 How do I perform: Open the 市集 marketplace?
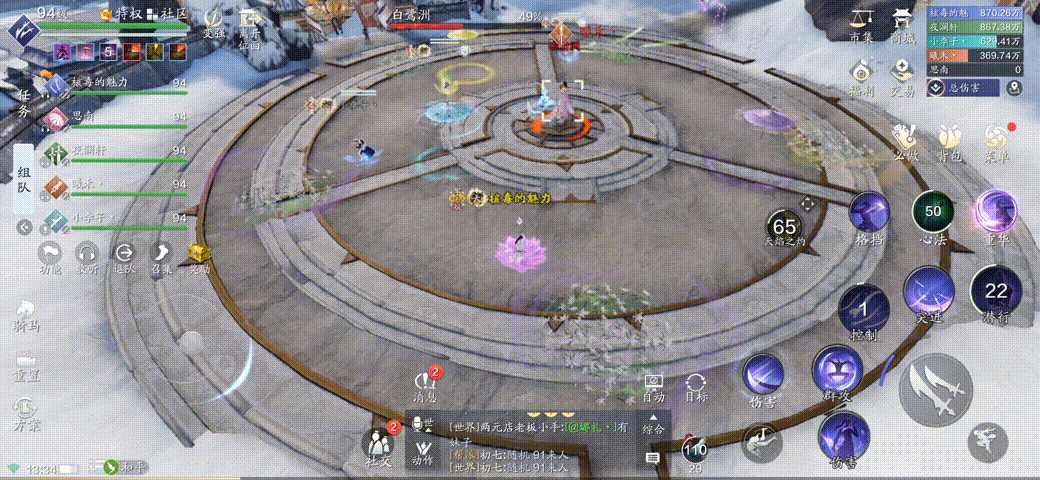862,22
